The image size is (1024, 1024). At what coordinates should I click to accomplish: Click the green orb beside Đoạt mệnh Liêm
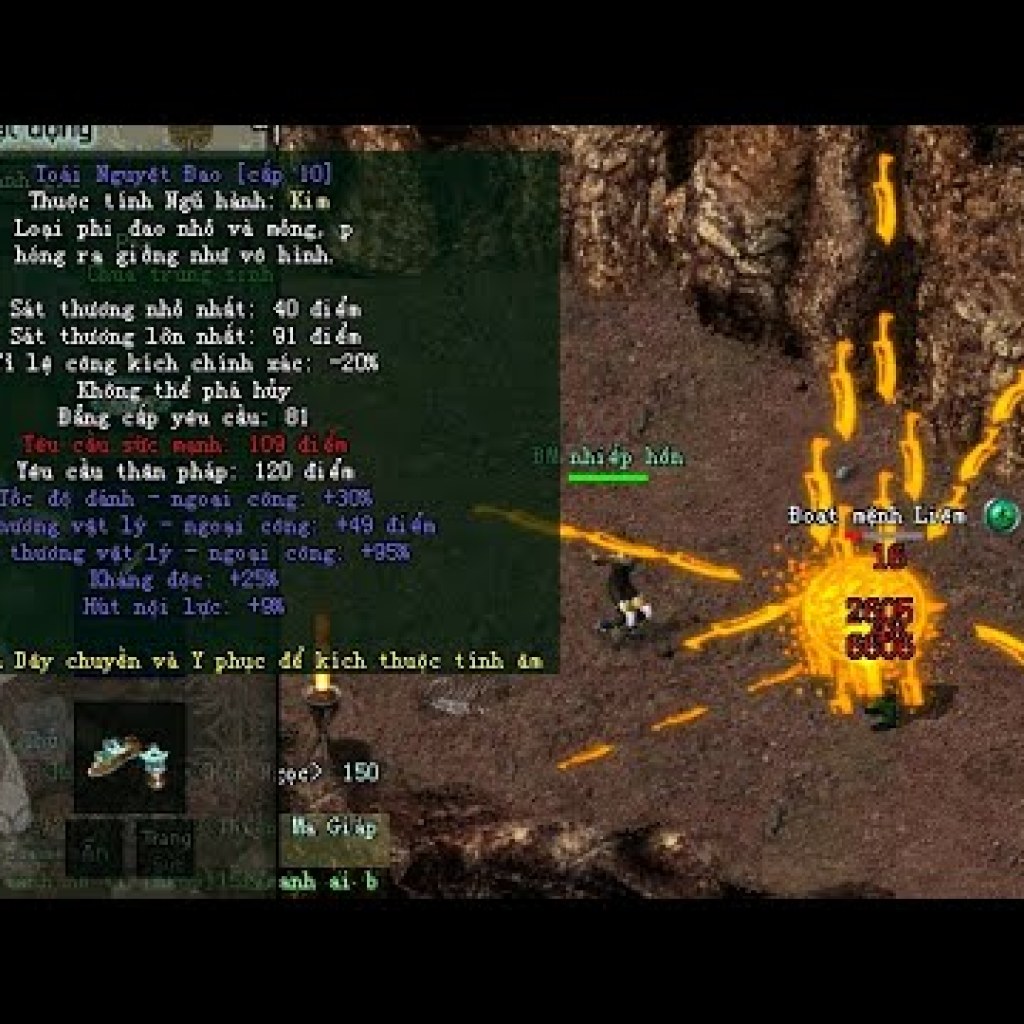(1001, 516)
